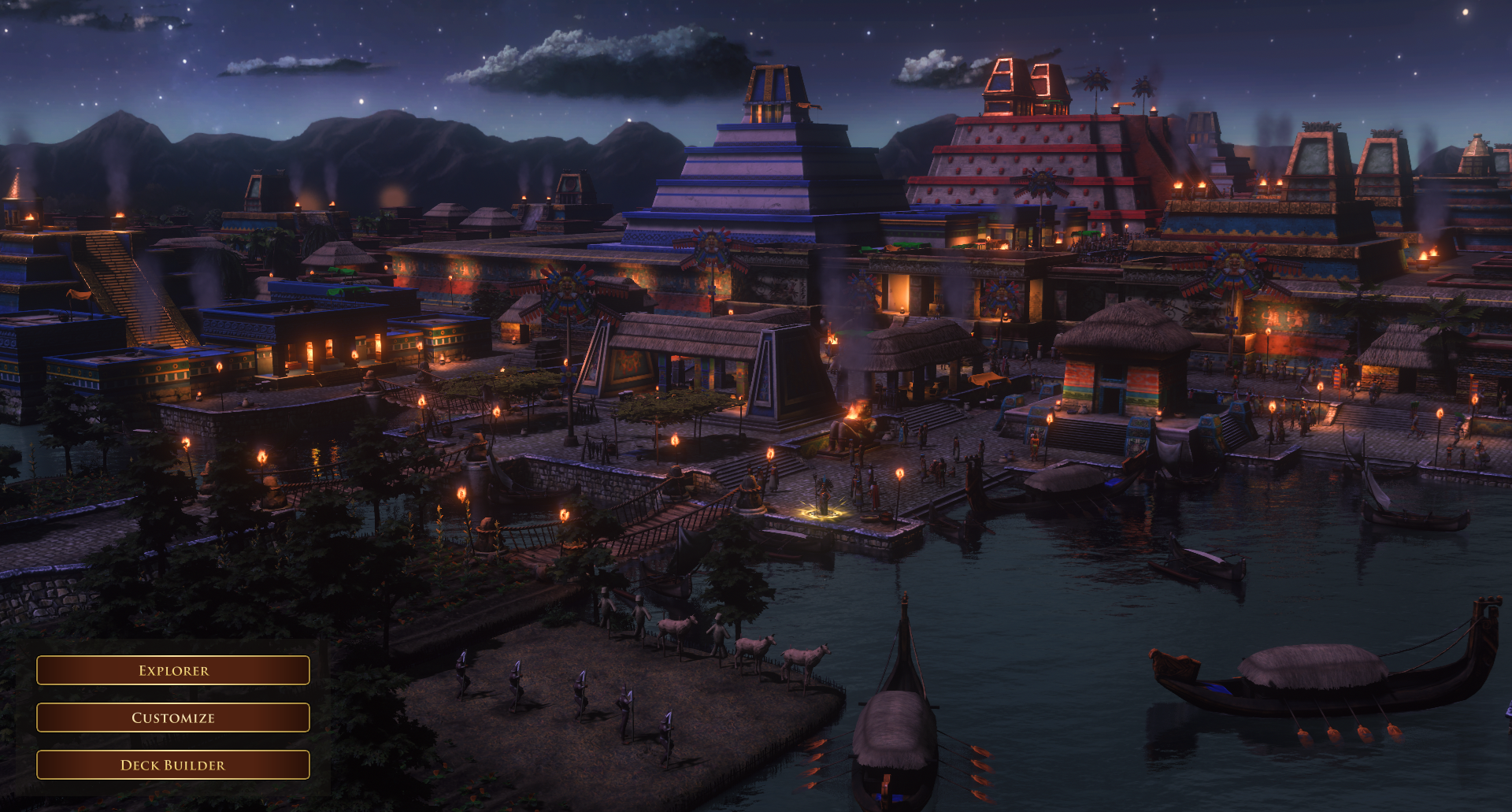Open the Deck Builder
The image size is (1512, 812).
point(173,765)
